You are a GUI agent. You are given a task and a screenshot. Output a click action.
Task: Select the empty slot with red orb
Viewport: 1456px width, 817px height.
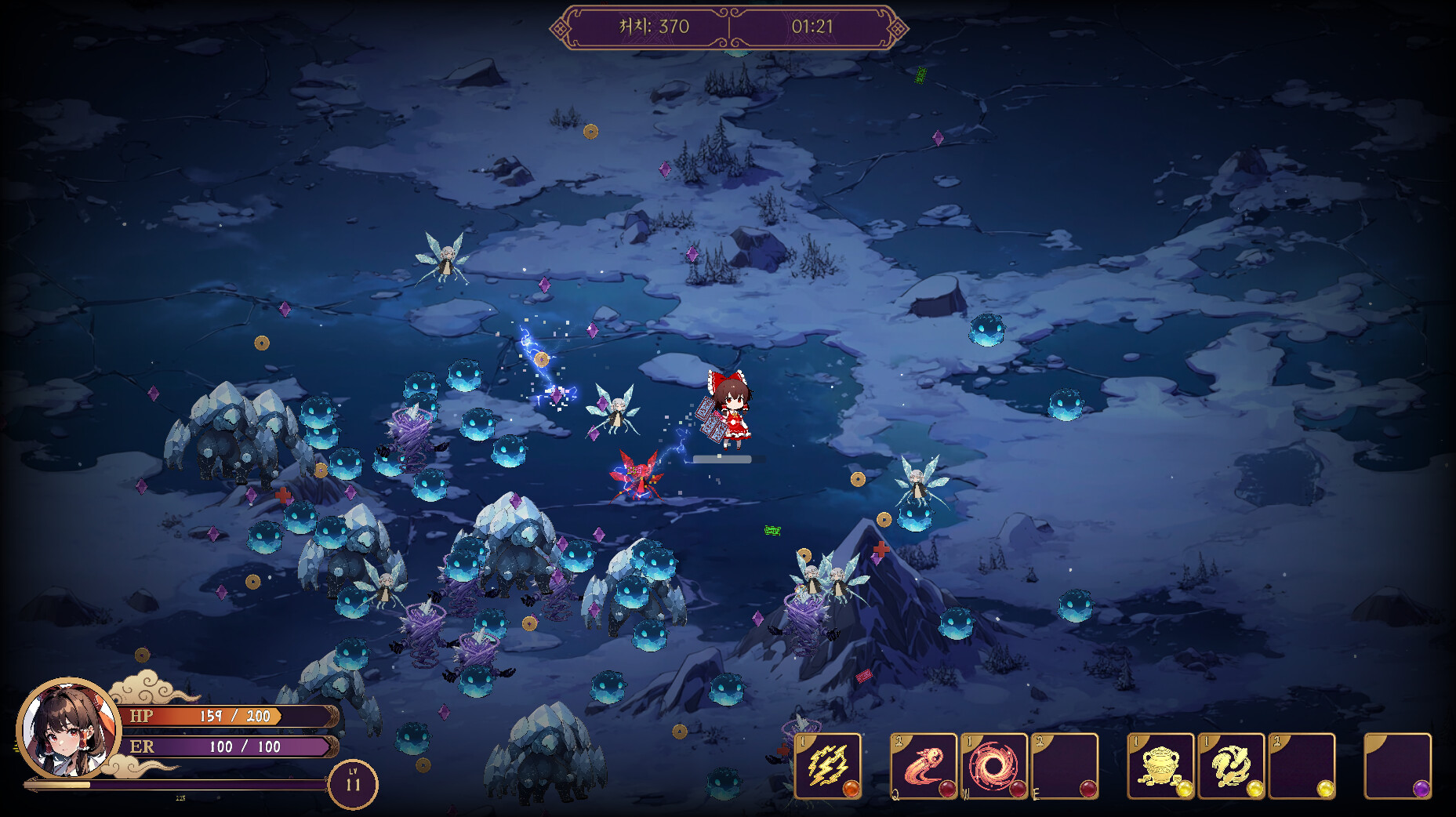click(1064, 765)
